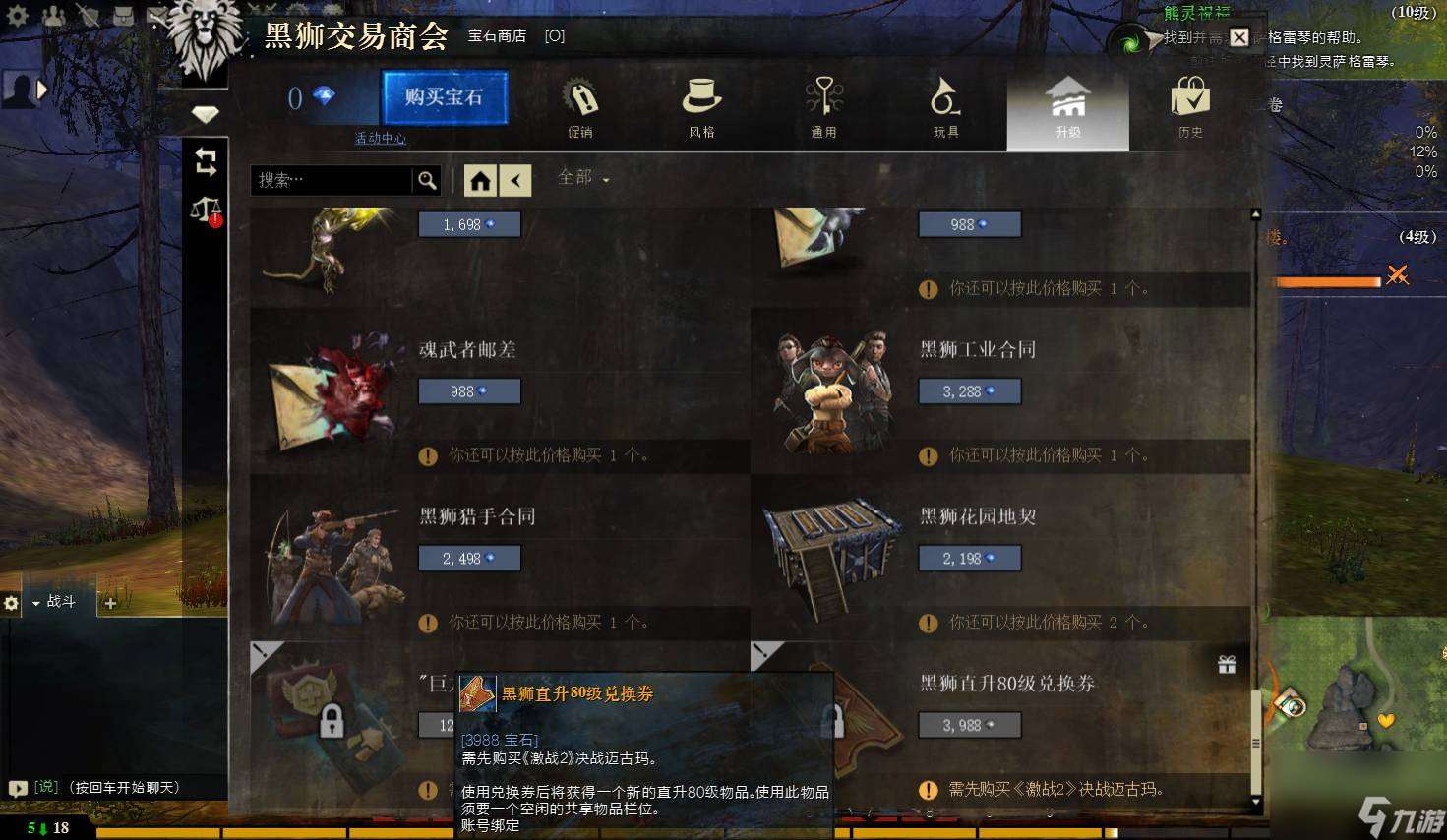Click the home icon in store navigation

[480, 180]
